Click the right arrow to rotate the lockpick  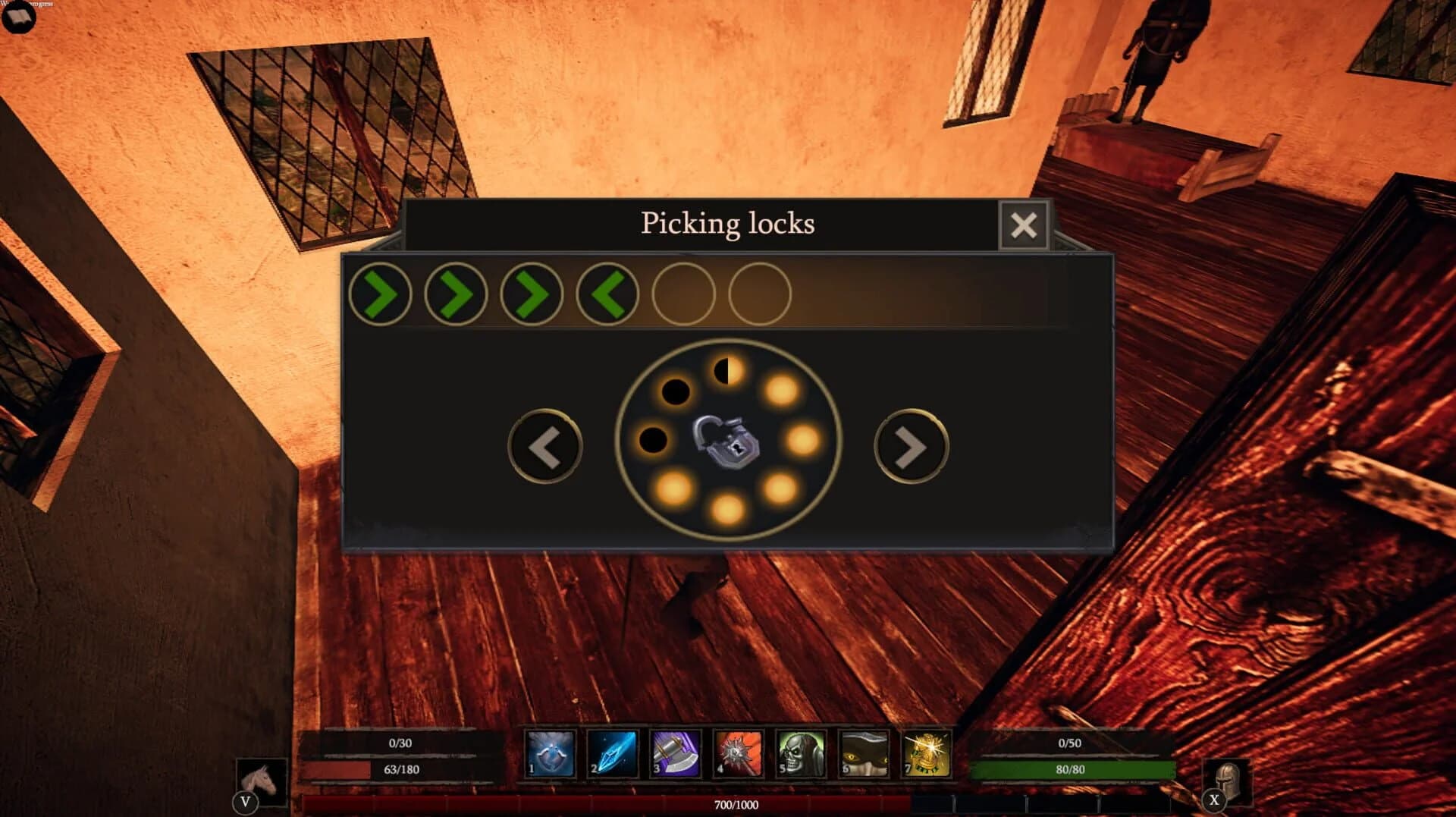tap(910, 446)
